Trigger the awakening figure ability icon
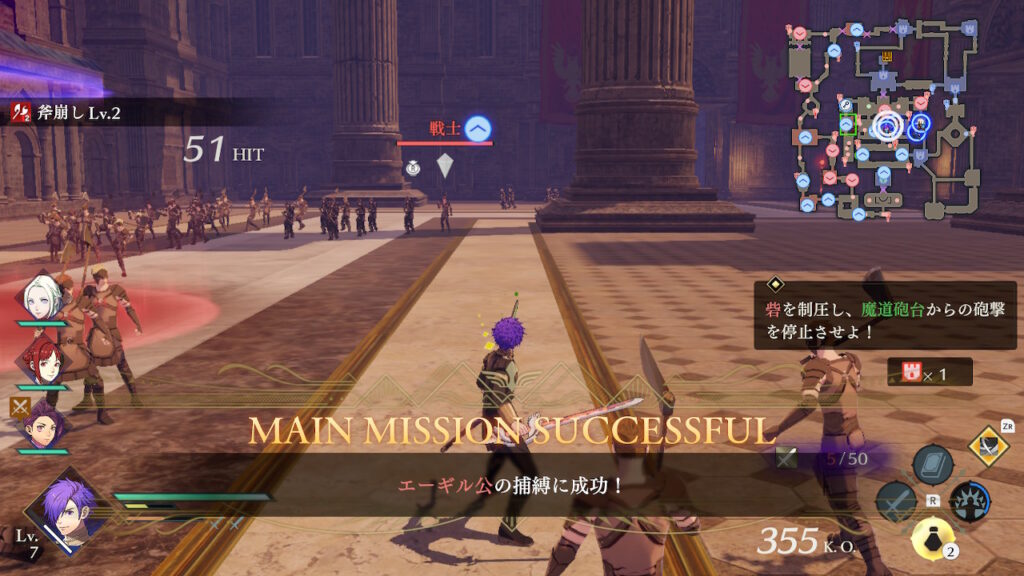Viewport: 1024px width, 576px height. 969,501
